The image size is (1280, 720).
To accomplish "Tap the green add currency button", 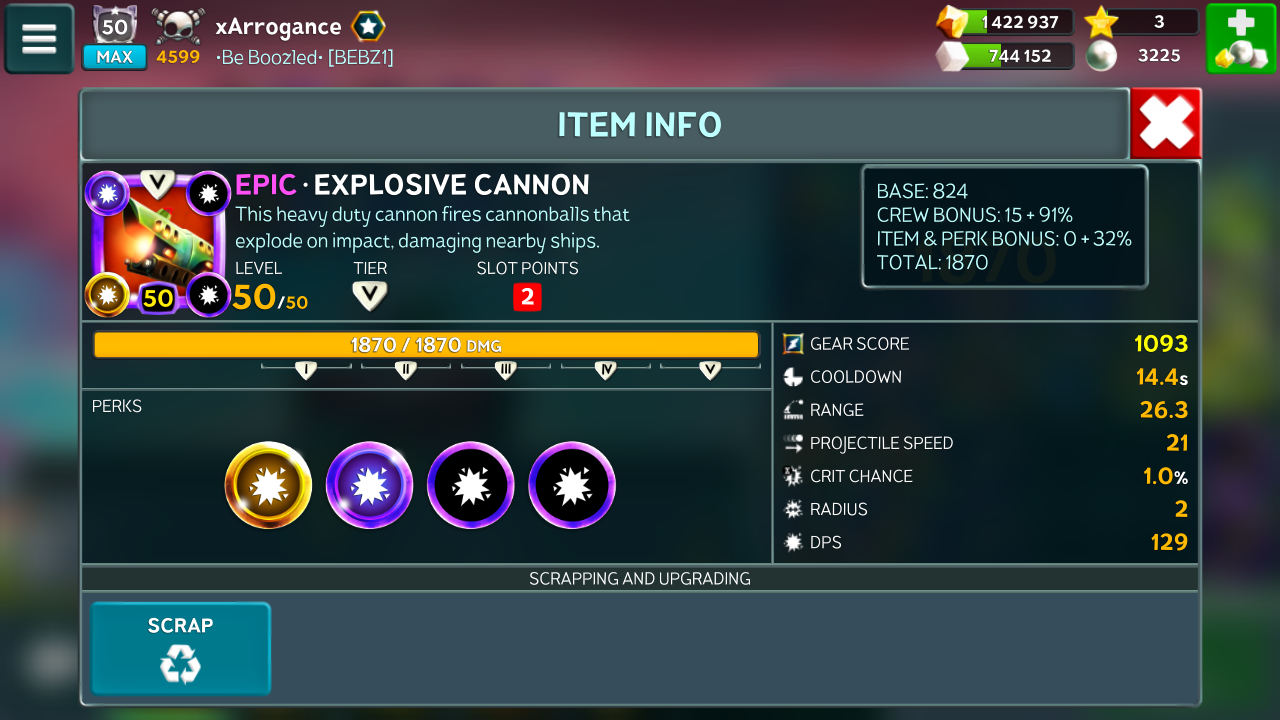I will point(1240,39).
